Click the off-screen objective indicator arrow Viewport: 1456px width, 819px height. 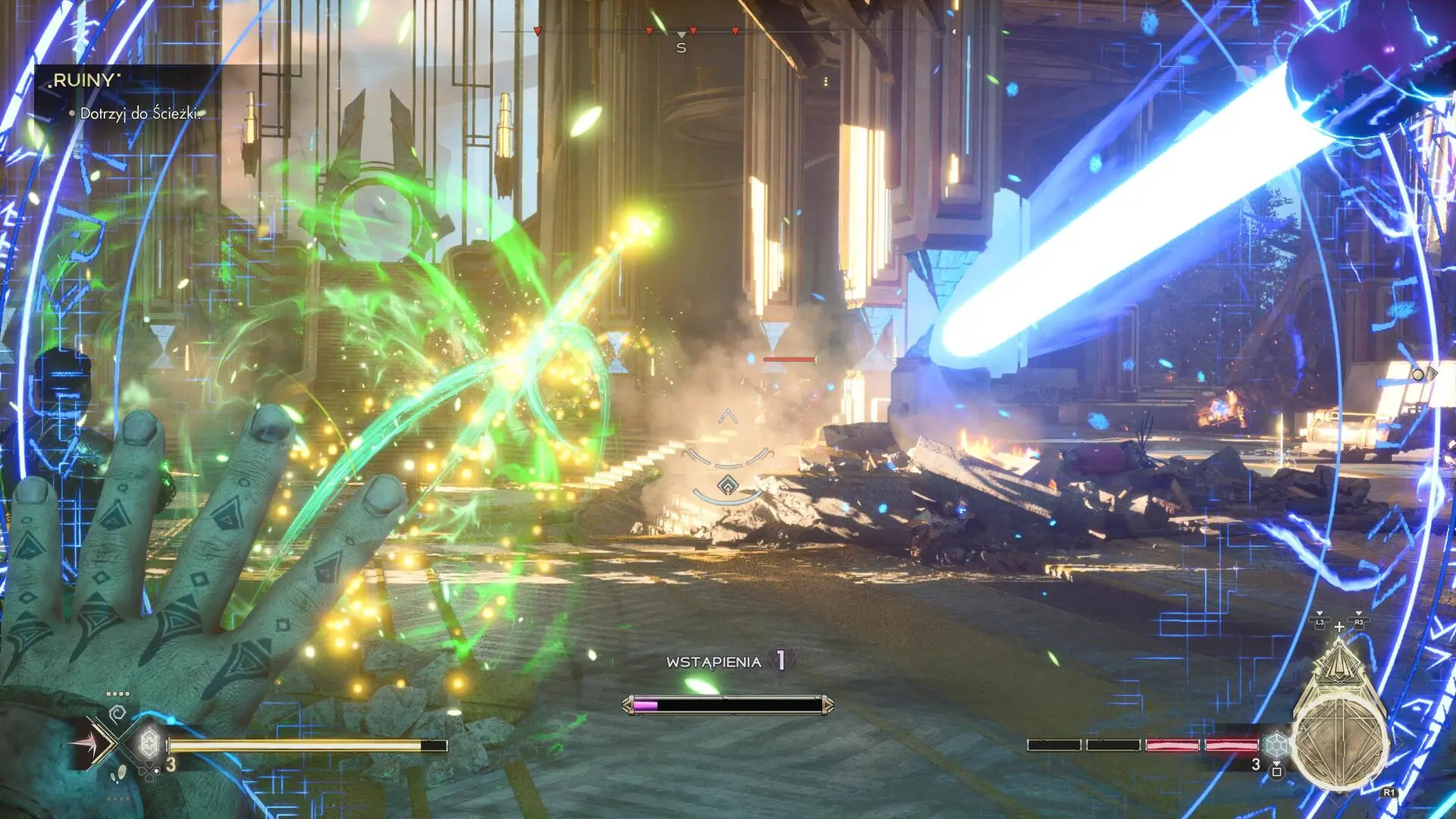(x=1424, y=374)
